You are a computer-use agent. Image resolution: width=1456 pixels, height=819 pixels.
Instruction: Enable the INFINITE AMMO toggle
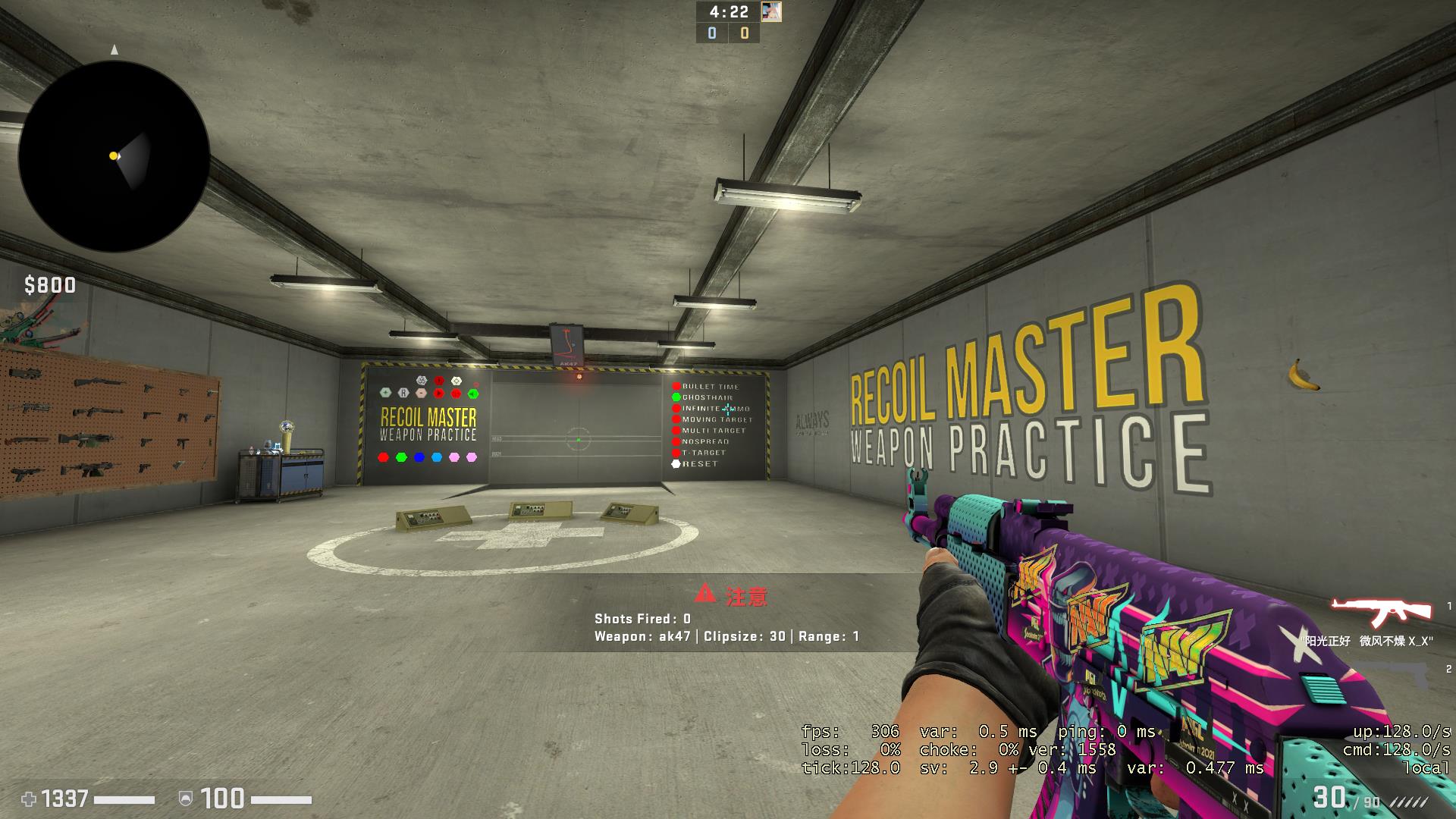tap(676, 408)
